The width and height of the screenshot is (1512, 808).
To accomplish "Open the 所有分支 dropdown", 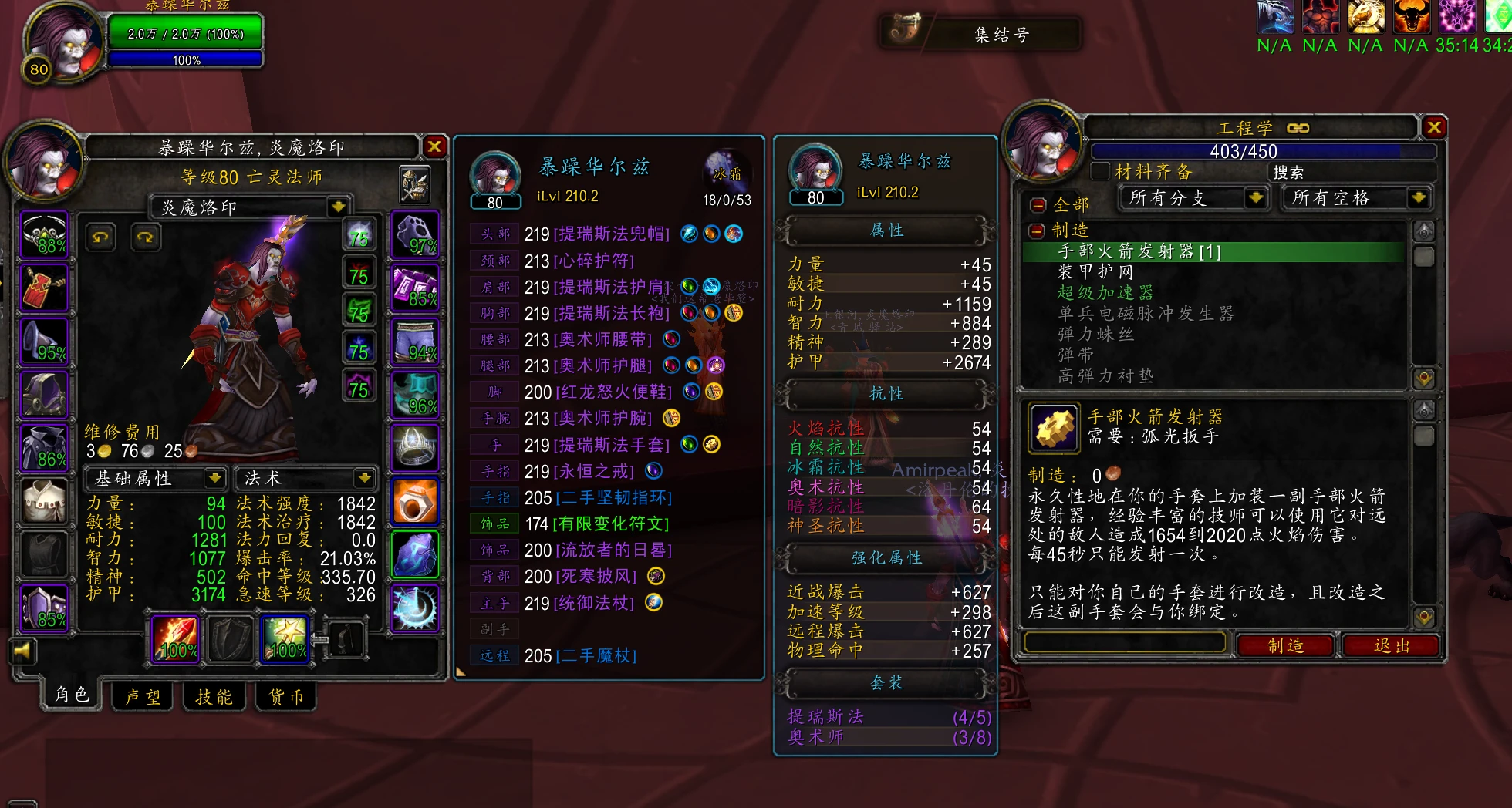I will point(1256,198).
